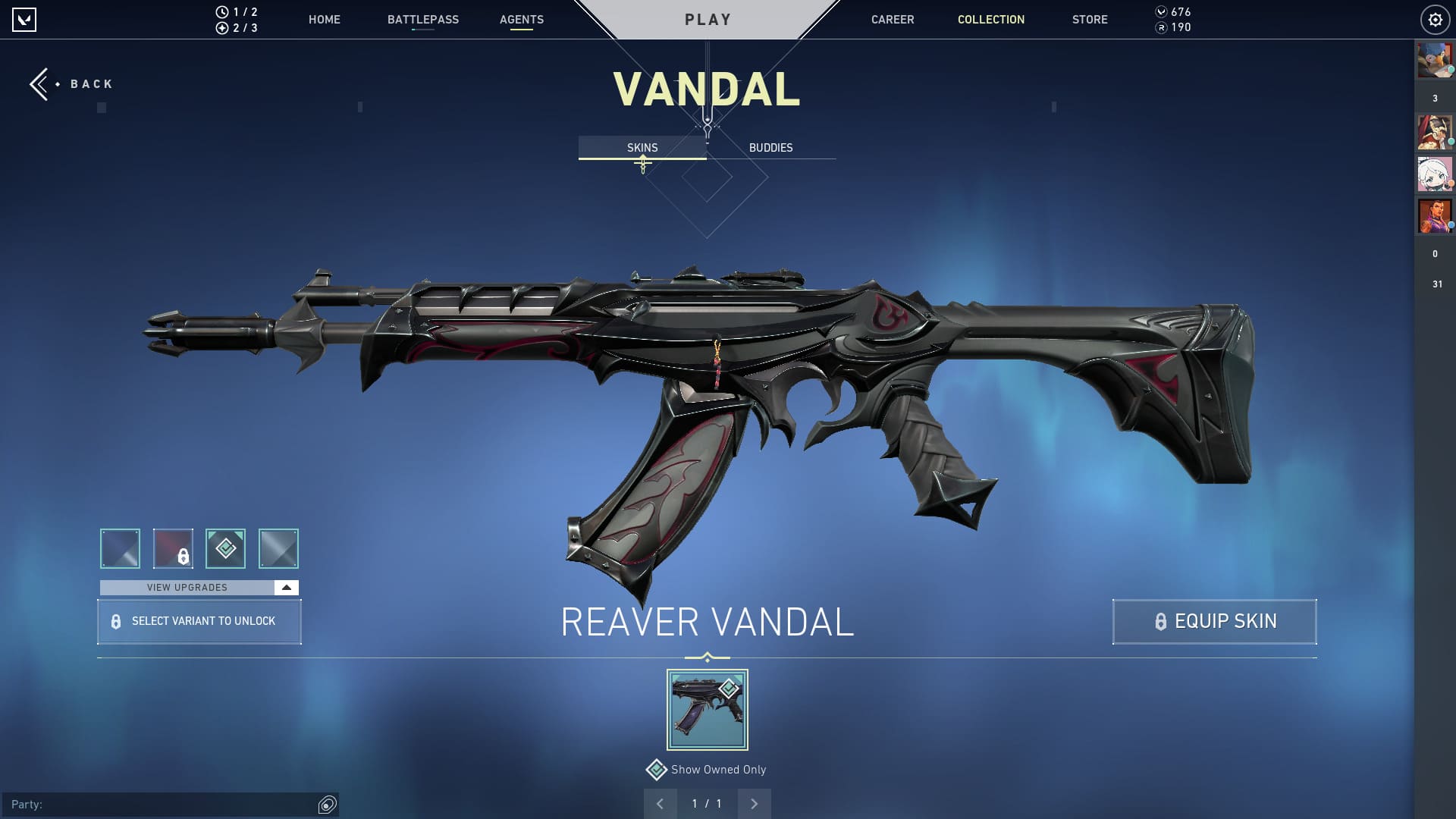Select the locked red variant swatch
The width and height of the screenshot is (1456, 819).
pyautogui.click(x=173, y=548)
